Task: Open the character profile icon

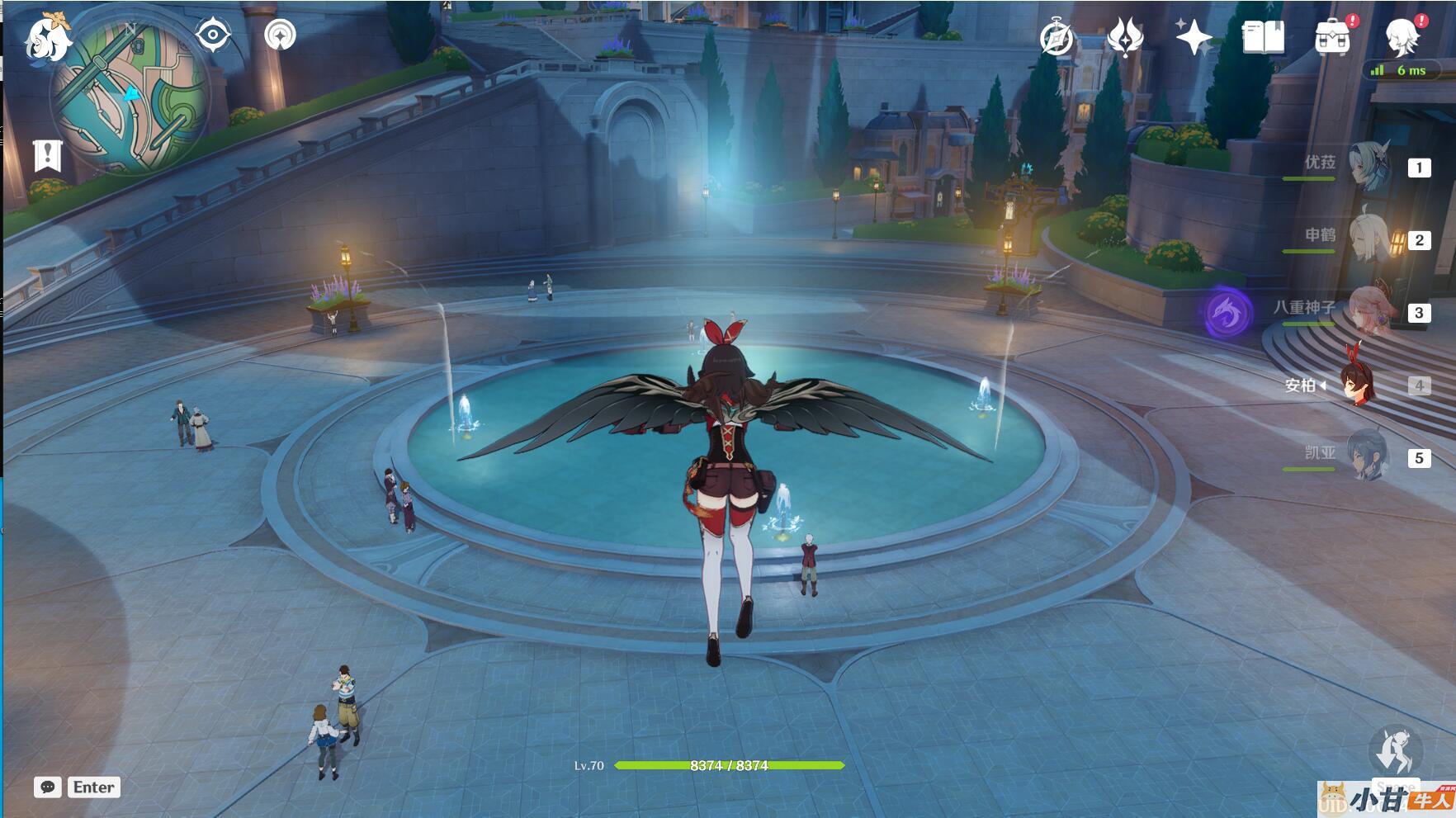Action: [x=1401, y=37]
